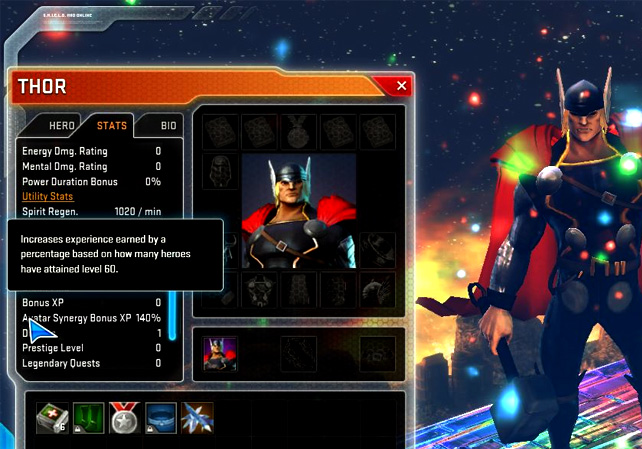This screenshot has width=642, height=449.
Task: Select the Stats tab
Action: (112, 126)
